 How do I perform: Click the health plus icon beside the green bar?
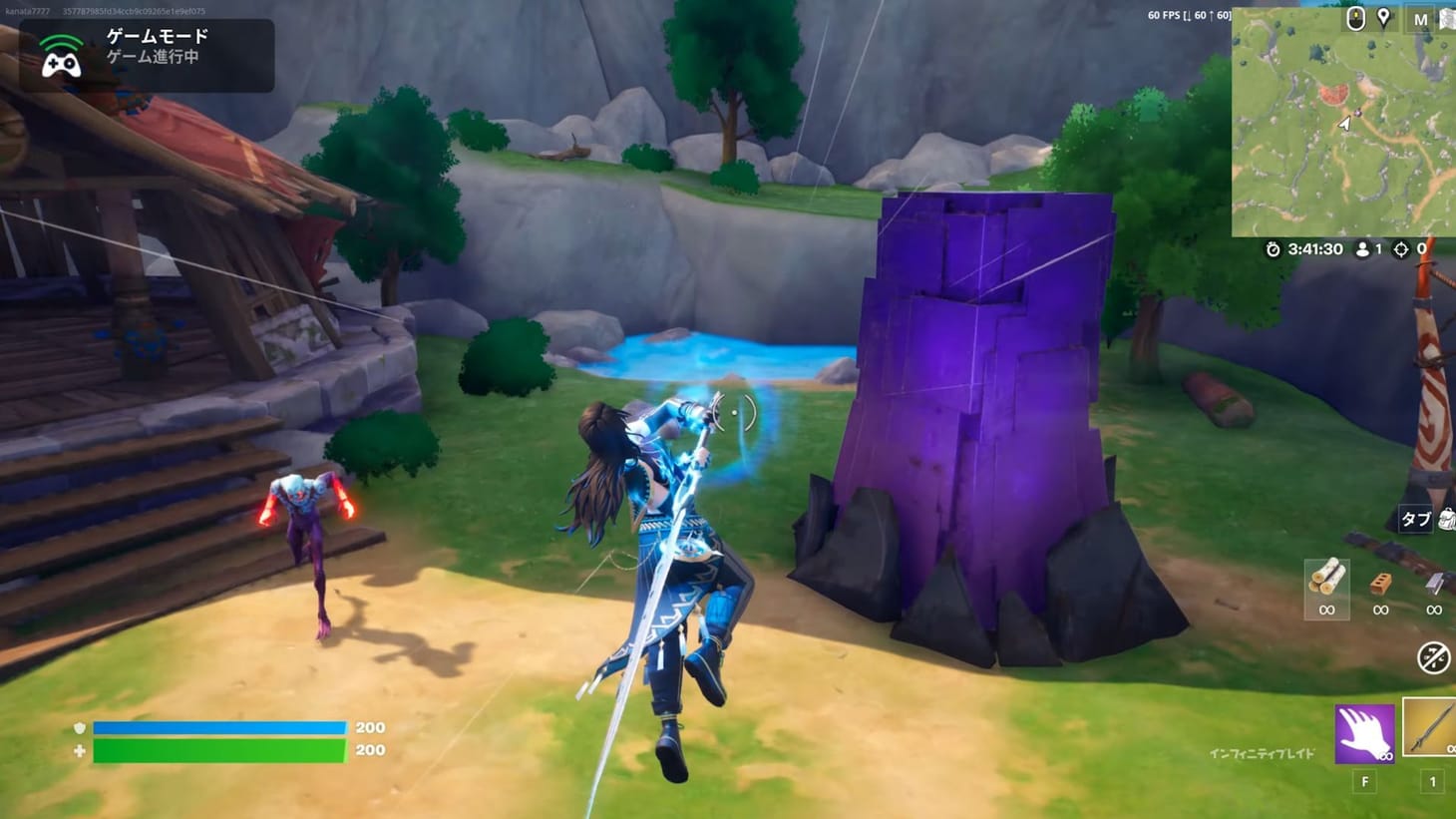[x=79, y=750]
